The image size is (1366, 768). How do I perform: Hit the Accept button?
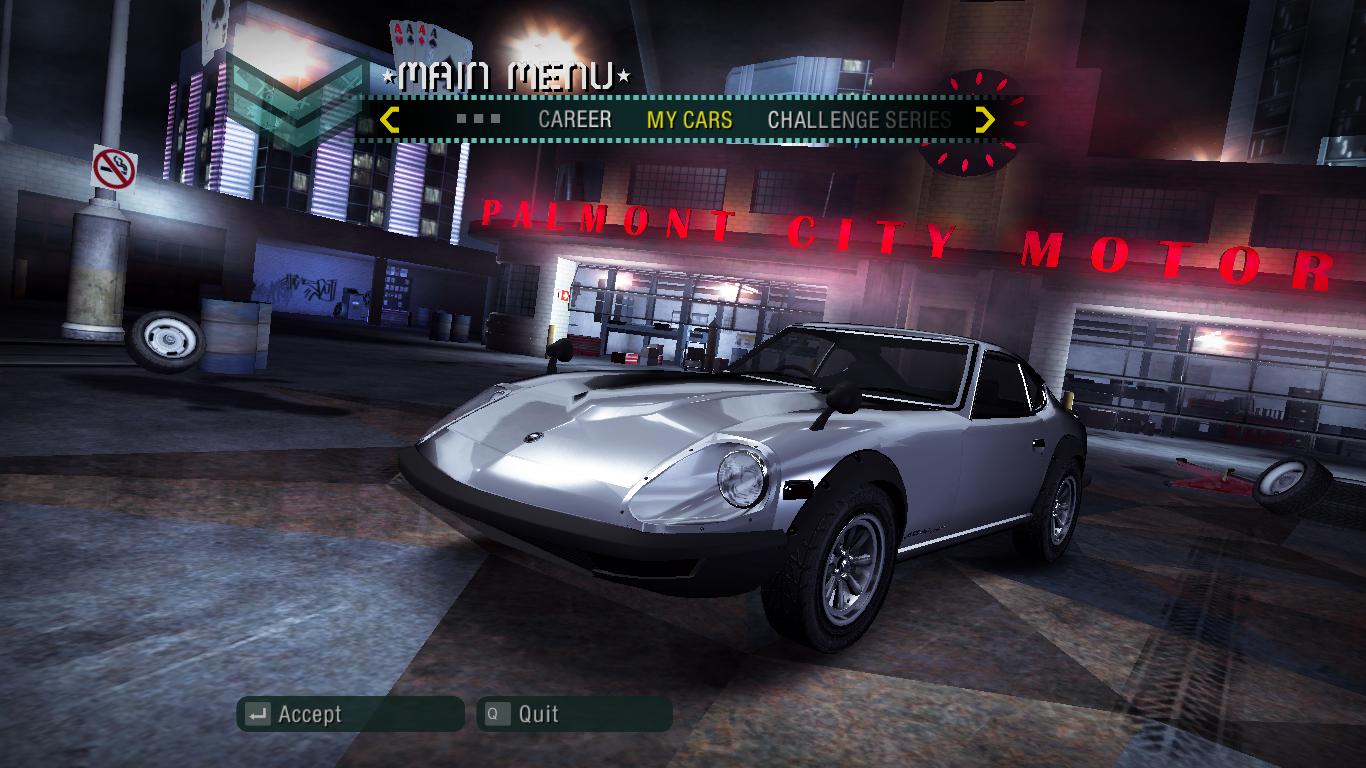(350, 714)
